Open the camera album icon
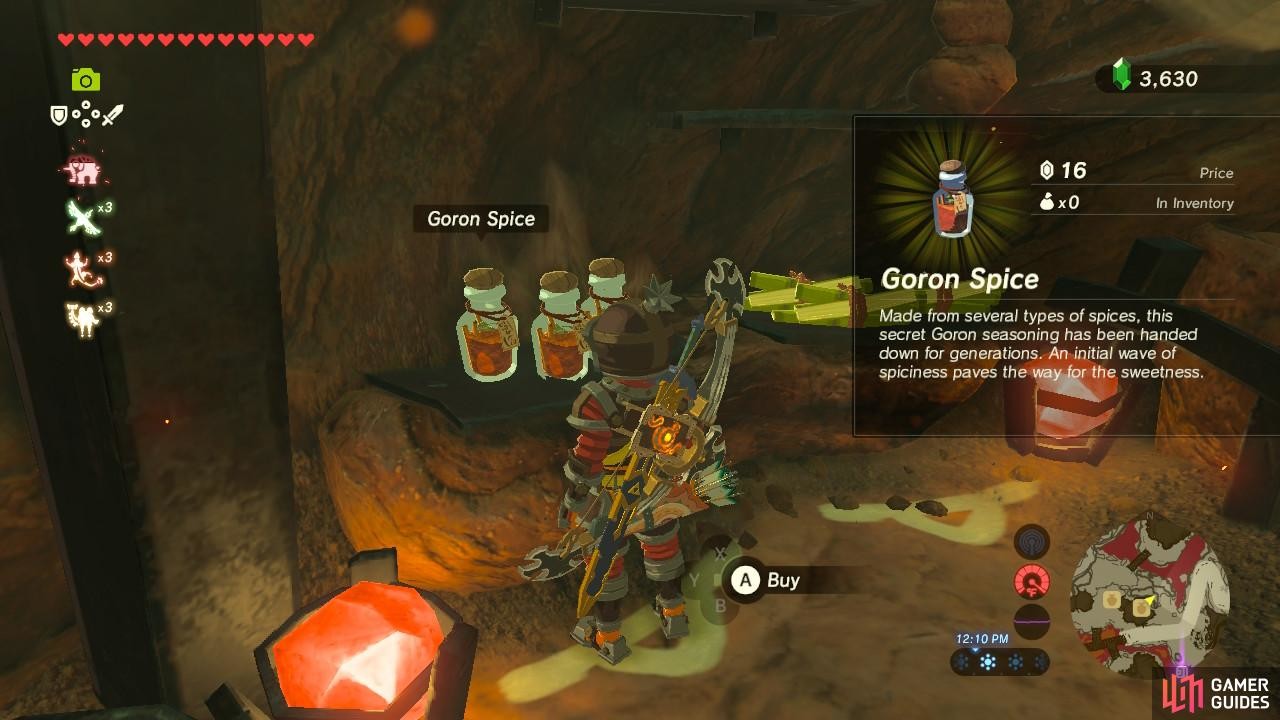 (84, 77)
